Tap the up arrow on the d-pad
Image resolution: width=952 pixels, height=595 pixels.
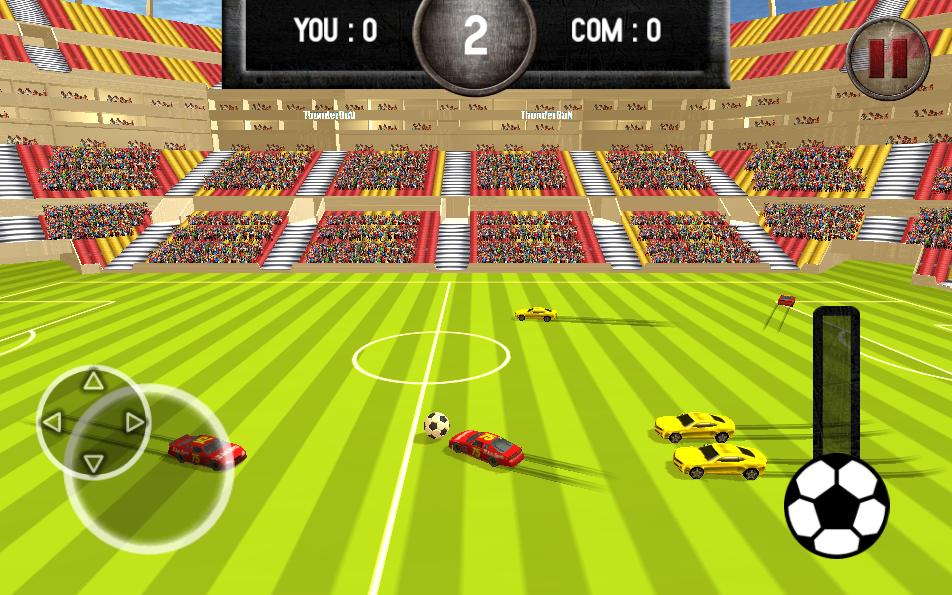tap(93, 380)
